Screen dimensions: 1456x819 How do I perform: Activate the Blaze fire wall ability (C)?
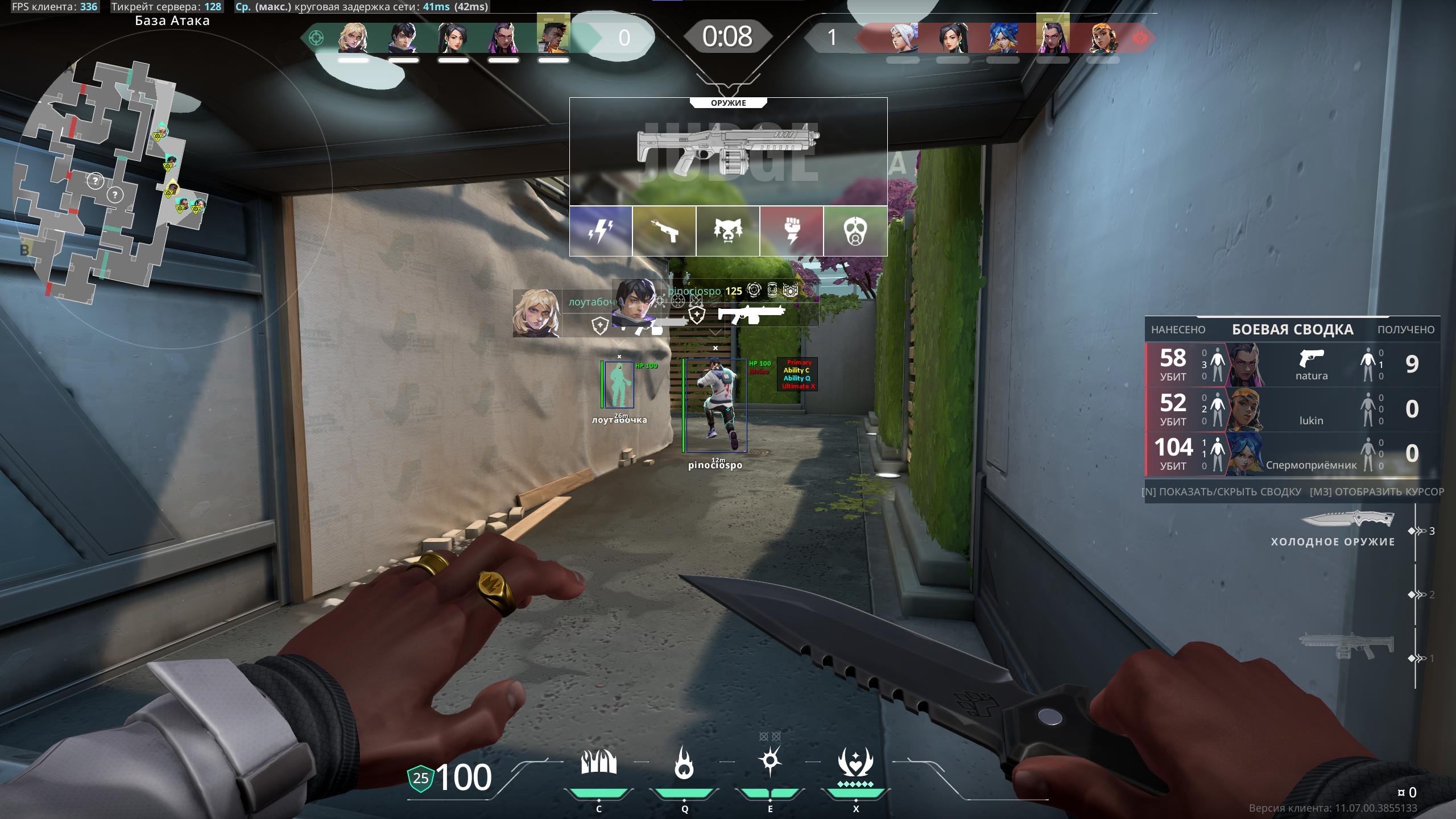pos(598,763)
